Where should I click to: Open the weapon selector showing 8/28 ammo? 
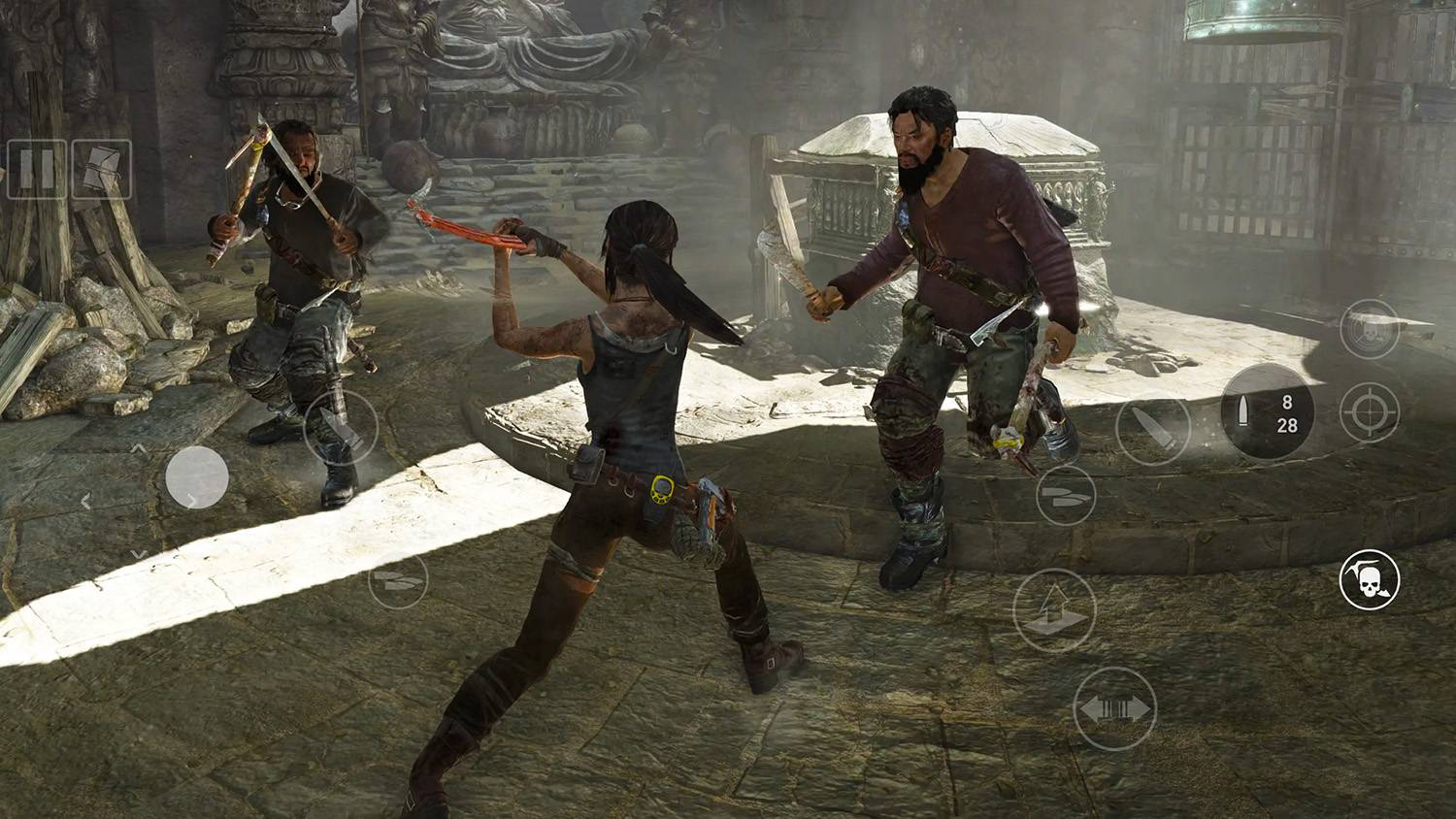tap(1267, 412)
